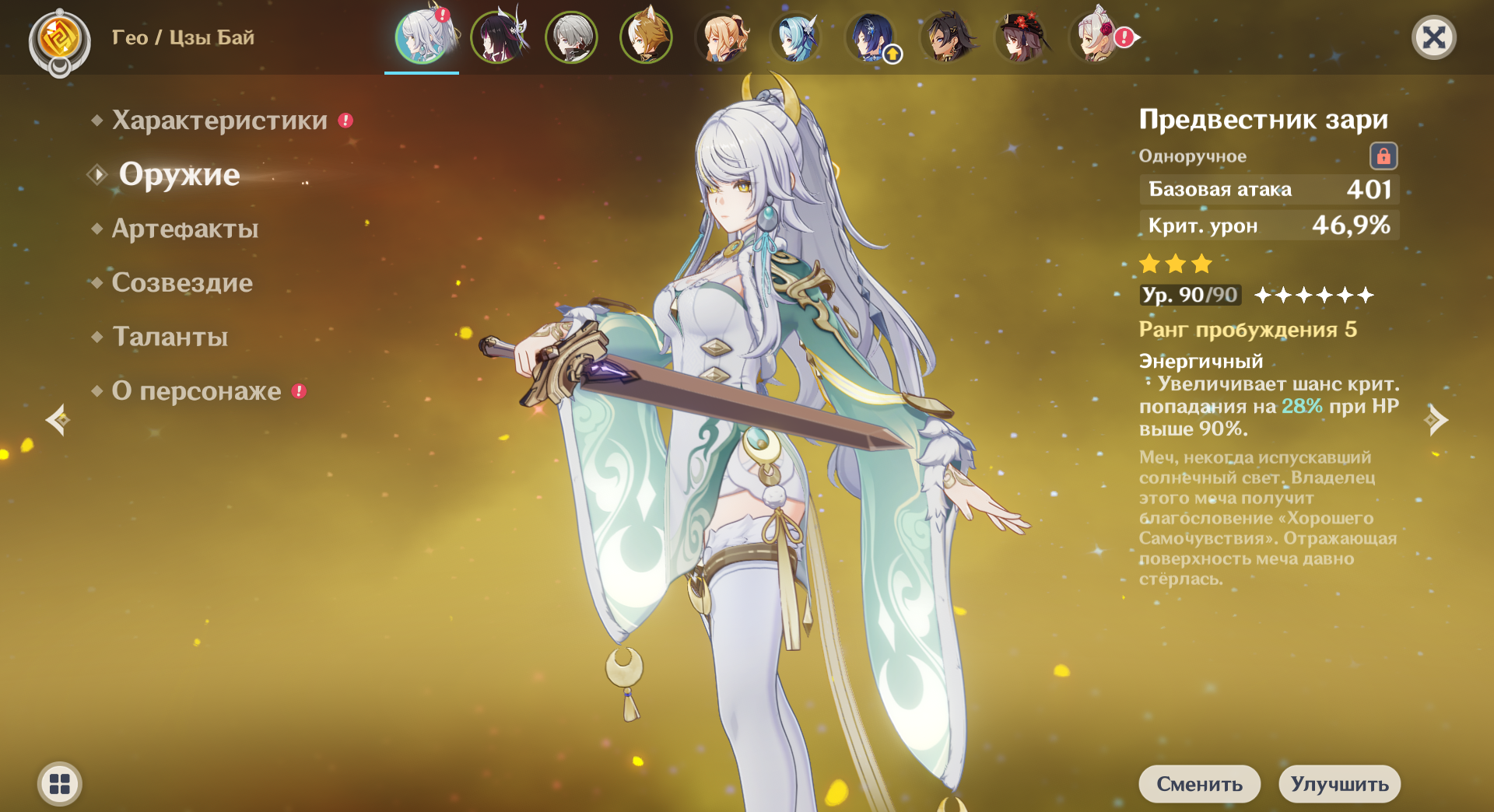Viewport: 1494px width, 812px height.
Task: Click the Geo element emblem icon
Action: point(59,39)
